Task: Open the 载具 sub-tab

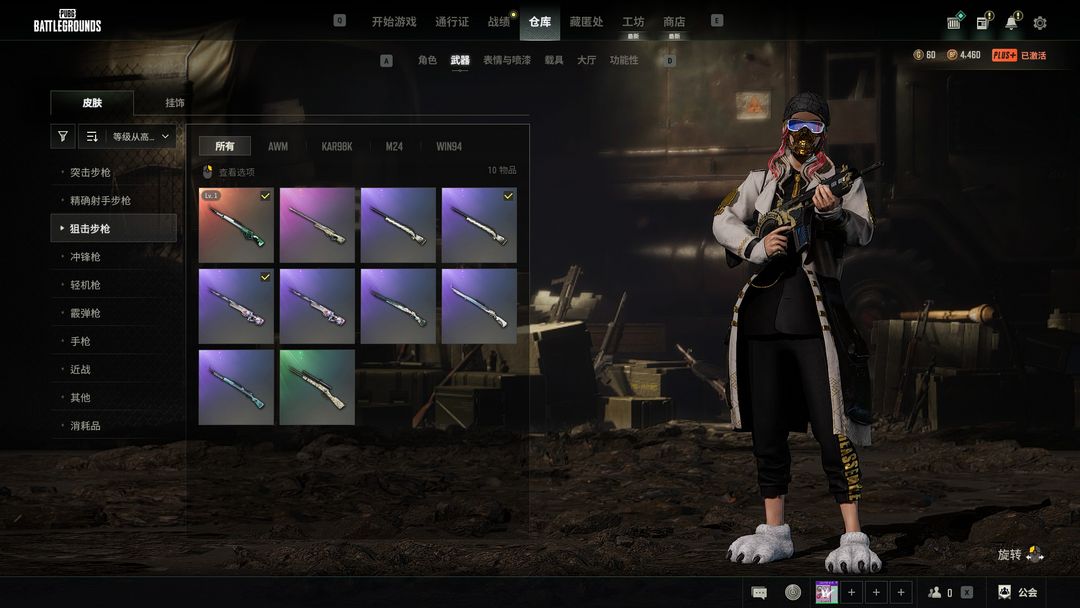Action: [554, 60]
